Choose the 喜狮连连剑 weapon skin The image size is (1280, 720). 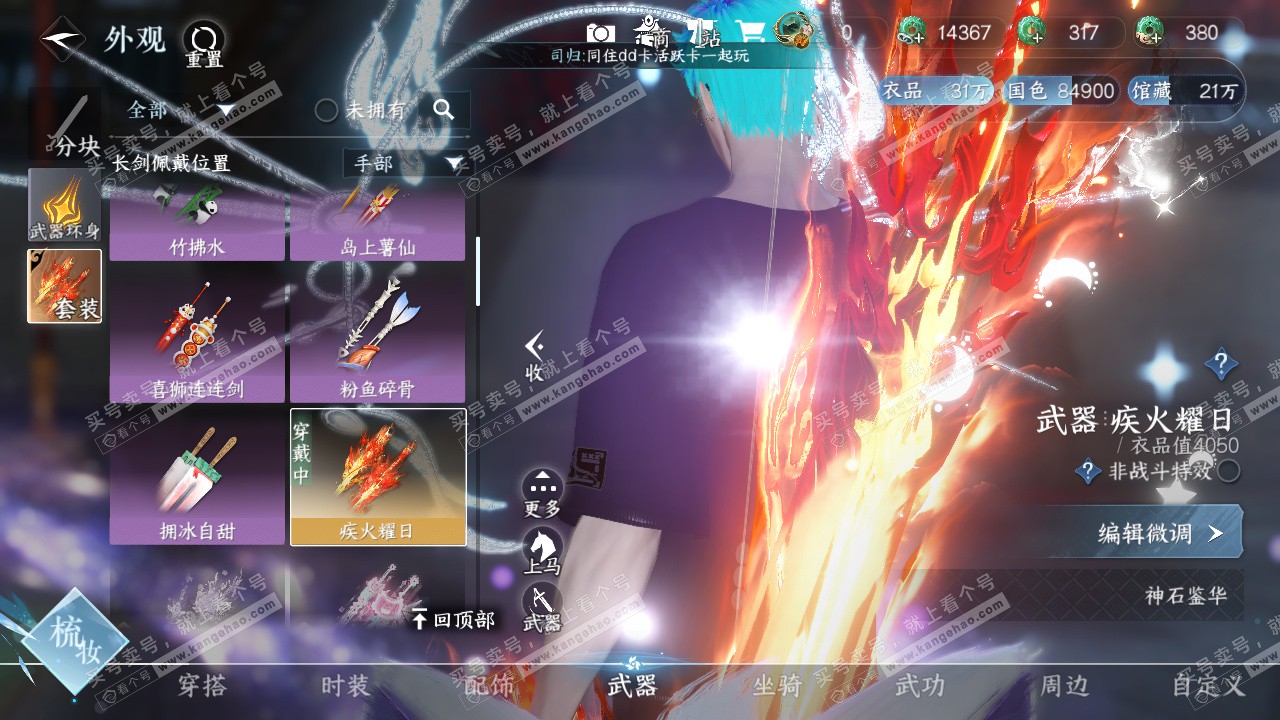197,339
